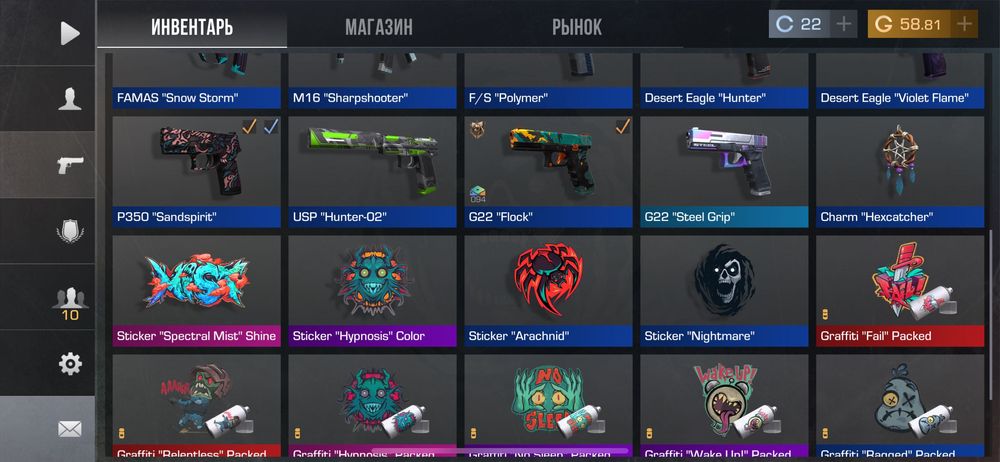The height and width of the screenshot is (462, 1000).
Task: Switch to the Магазин tab
Action: point(378,27)
